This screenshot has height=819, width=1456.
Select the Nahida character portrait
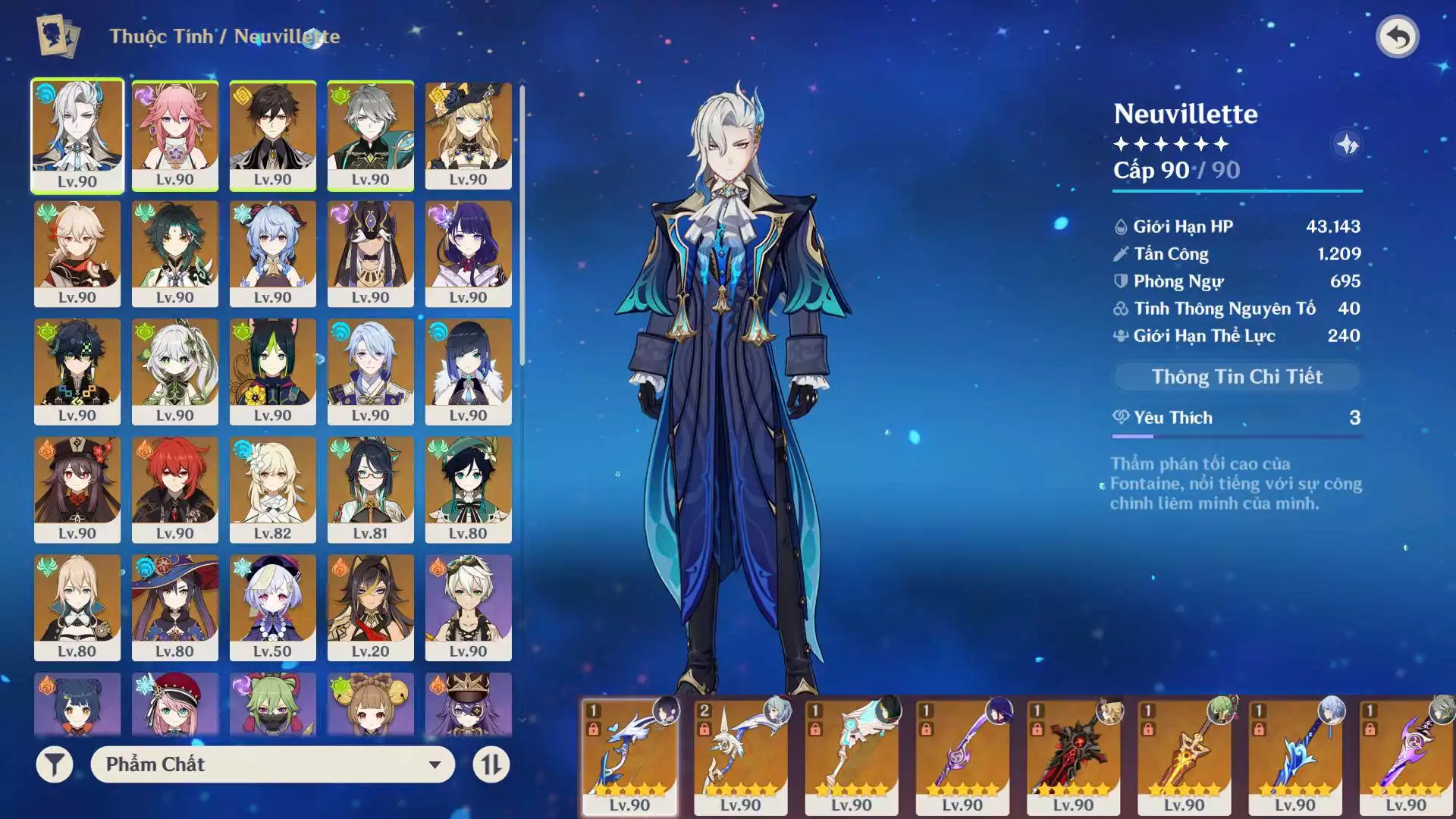175,372
